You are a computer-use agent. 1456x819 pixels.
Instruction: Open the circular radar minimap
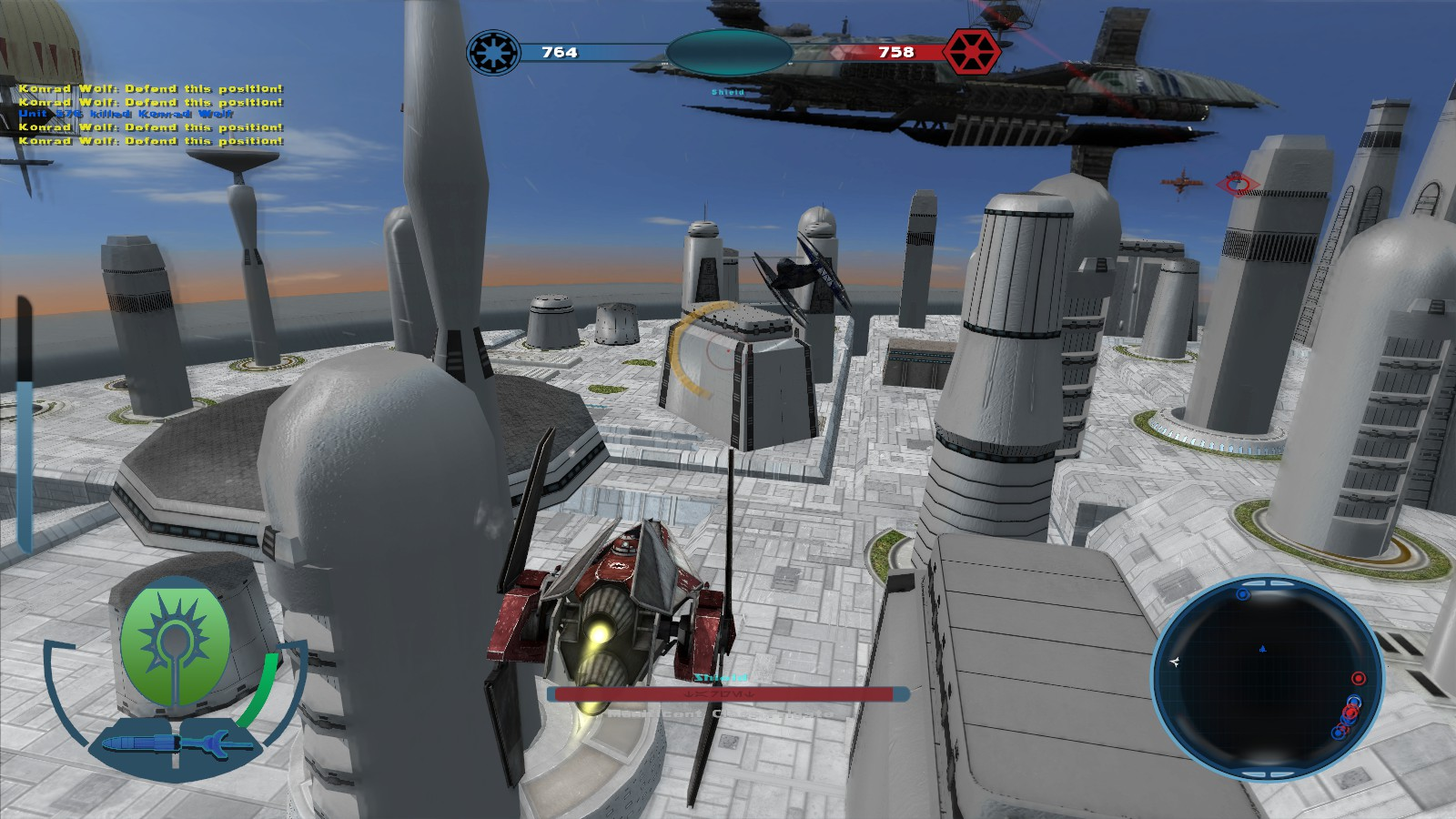[1267, 676]
